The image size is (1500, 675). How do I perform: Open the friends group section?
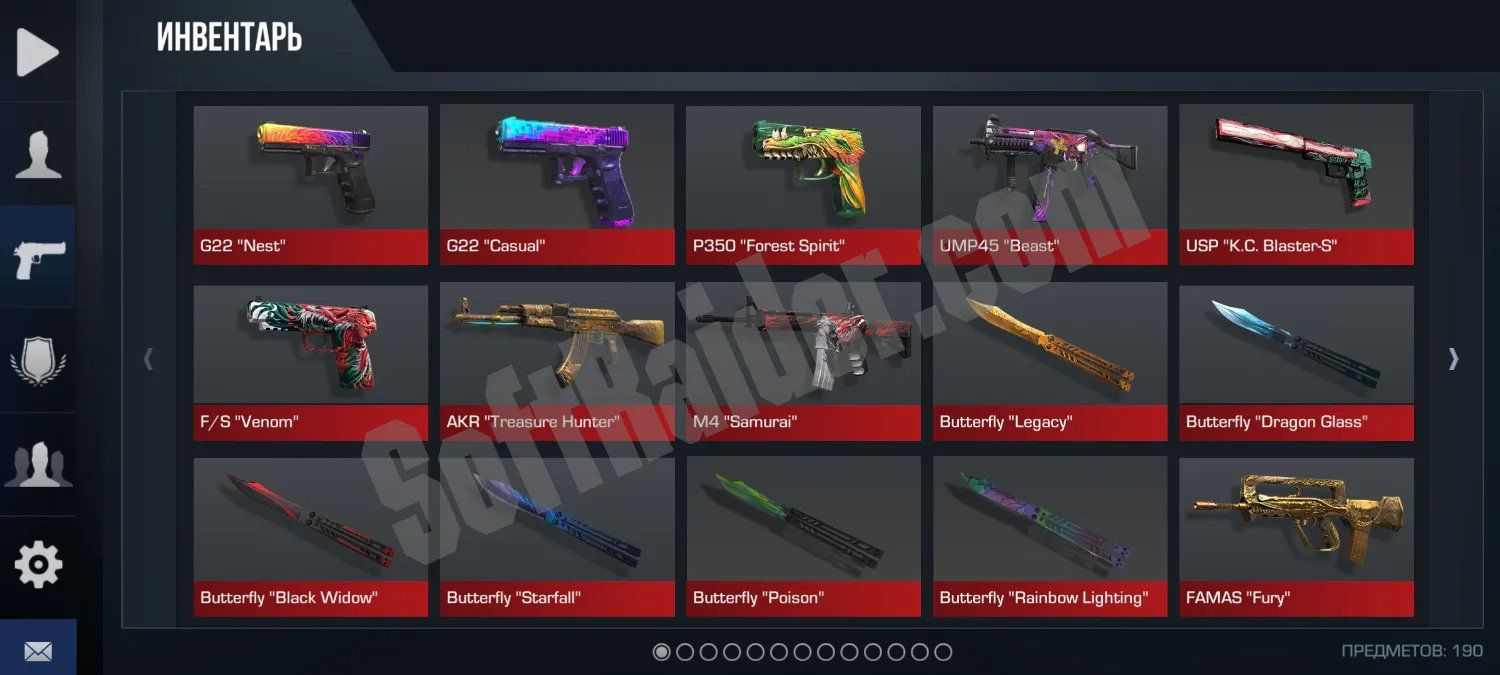pyautogui.click(x=38, y=464)
